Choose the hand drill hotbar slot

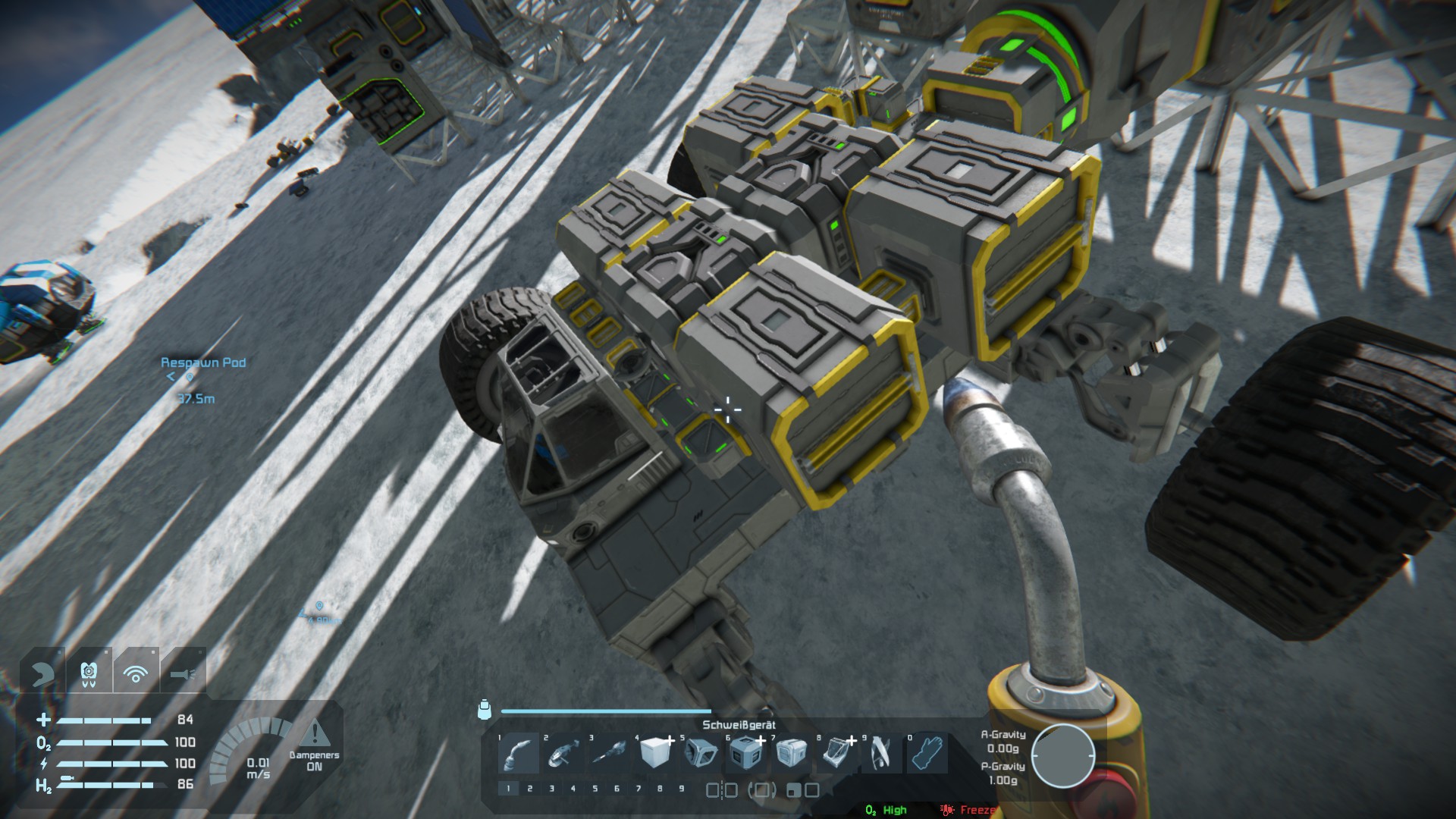tap(610, 753)
